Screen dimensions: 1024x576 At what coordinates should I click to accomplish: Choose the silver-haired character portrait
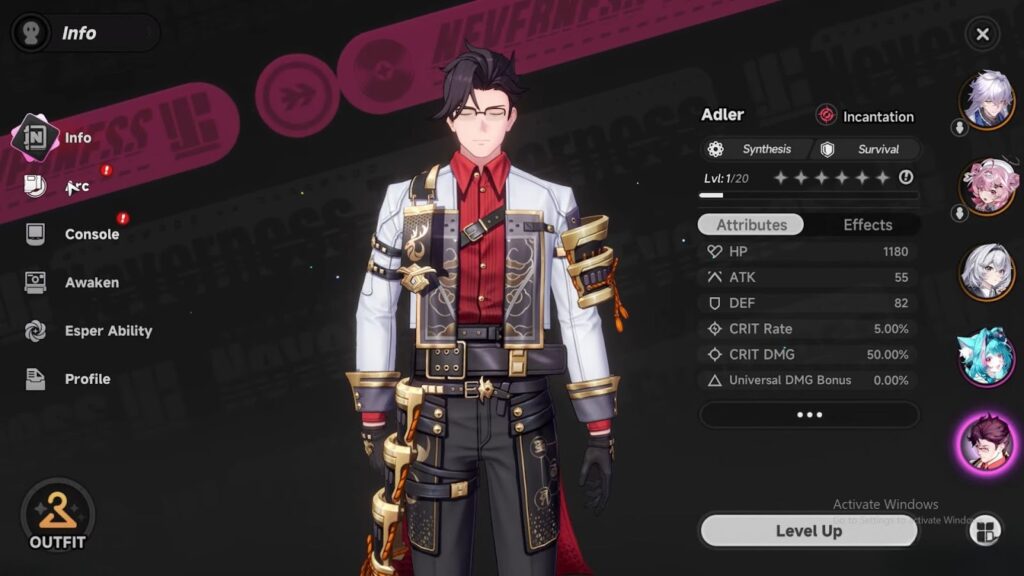(x=987, y=98)
